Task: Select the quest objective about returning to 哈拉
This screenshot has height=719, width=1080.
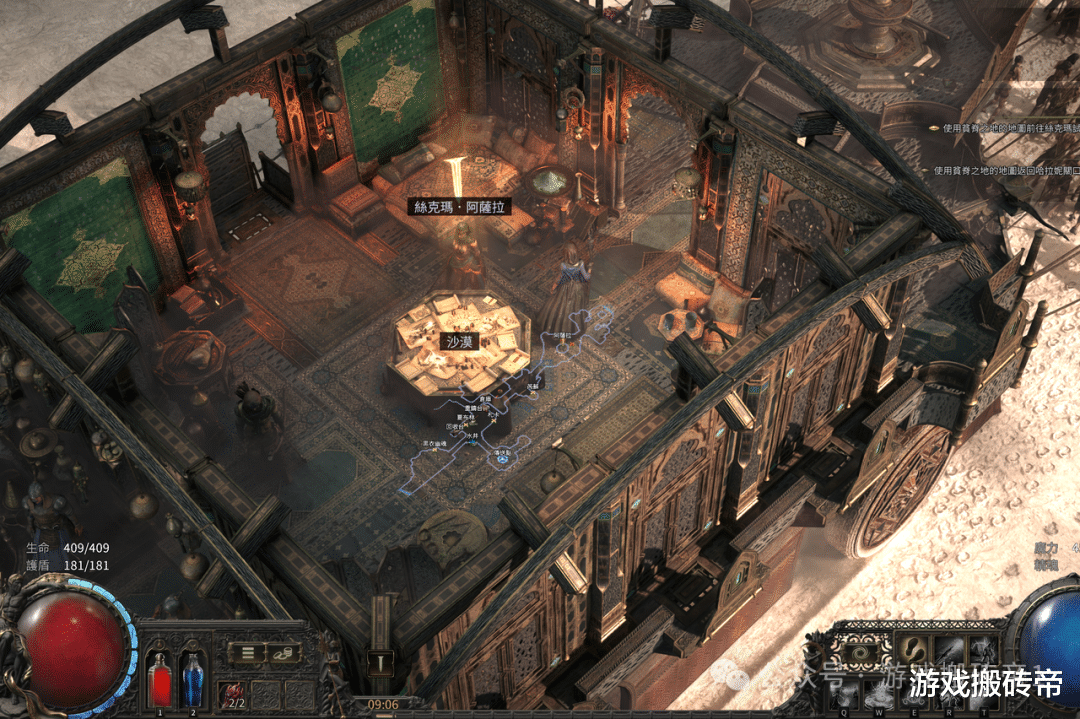Action: (x=1007, y=170)
